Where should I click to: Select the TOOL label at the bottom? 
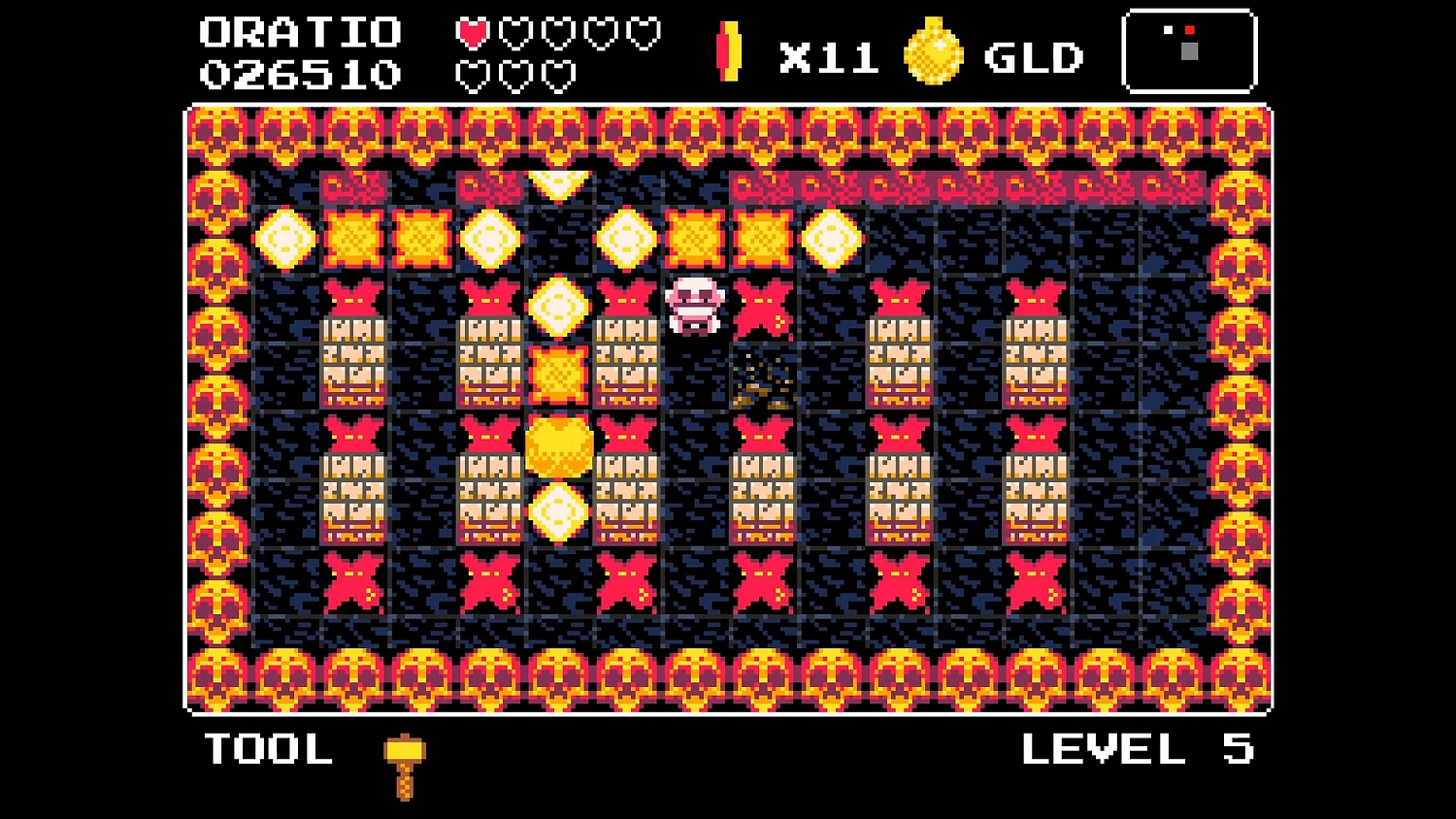pyautogui.click(x=269, y=750)
